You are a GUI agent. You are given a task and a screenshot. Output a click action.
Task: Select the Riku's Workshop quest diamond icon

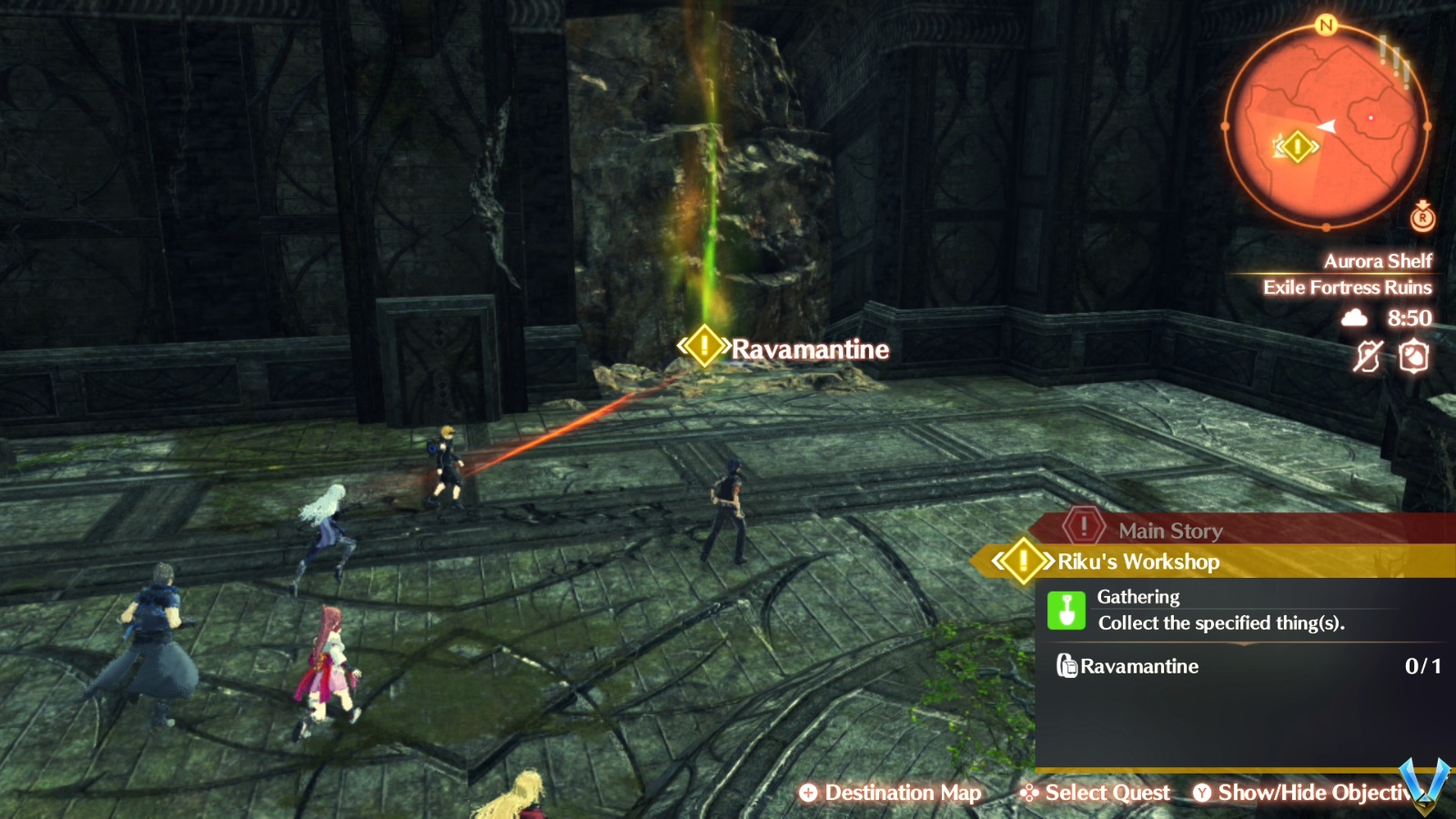[1023, 561]
